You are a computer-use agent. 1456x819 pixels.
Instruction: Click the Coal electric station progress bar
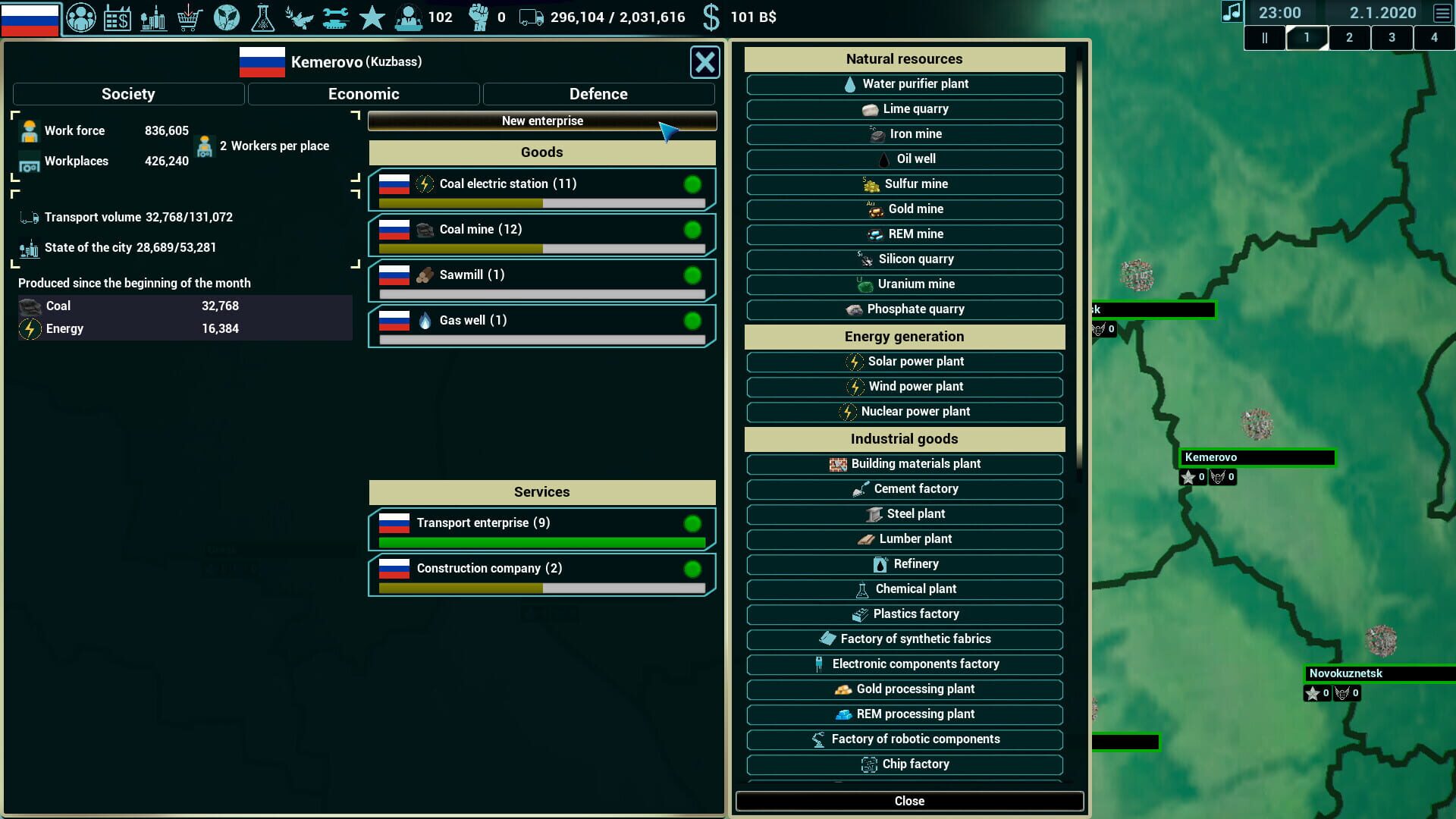tap(541, 203)
